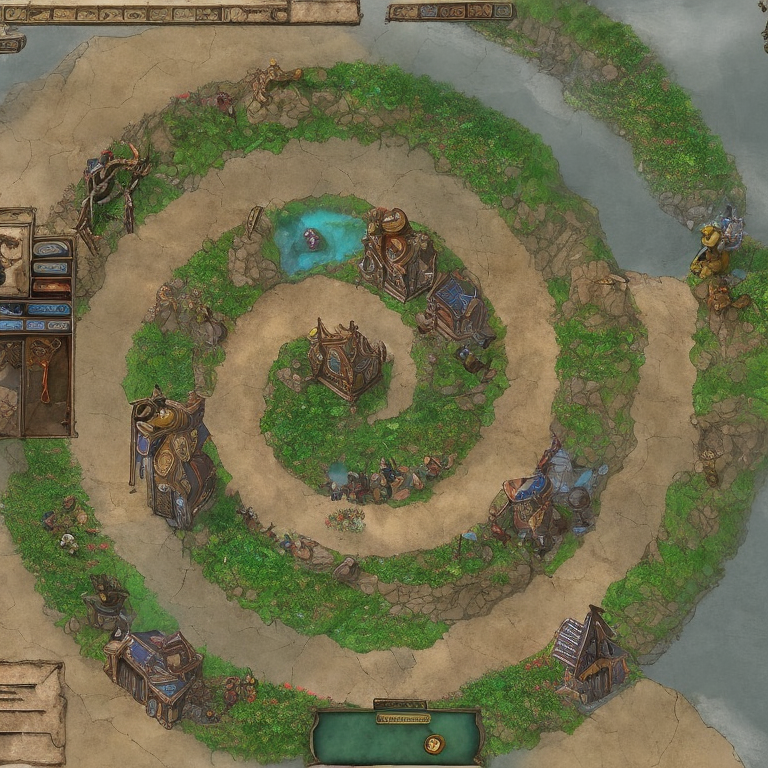Select the gold label bar in green panel
This screenshot has width=768, height=768.
click(402, 718)
